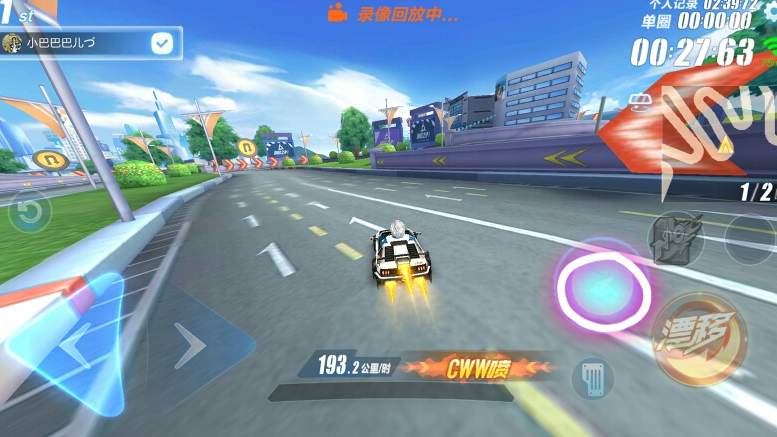The width and height of the screenshot is (777, 437).
Task: Steer right with the right arrow
Action: tap(189, 345)
